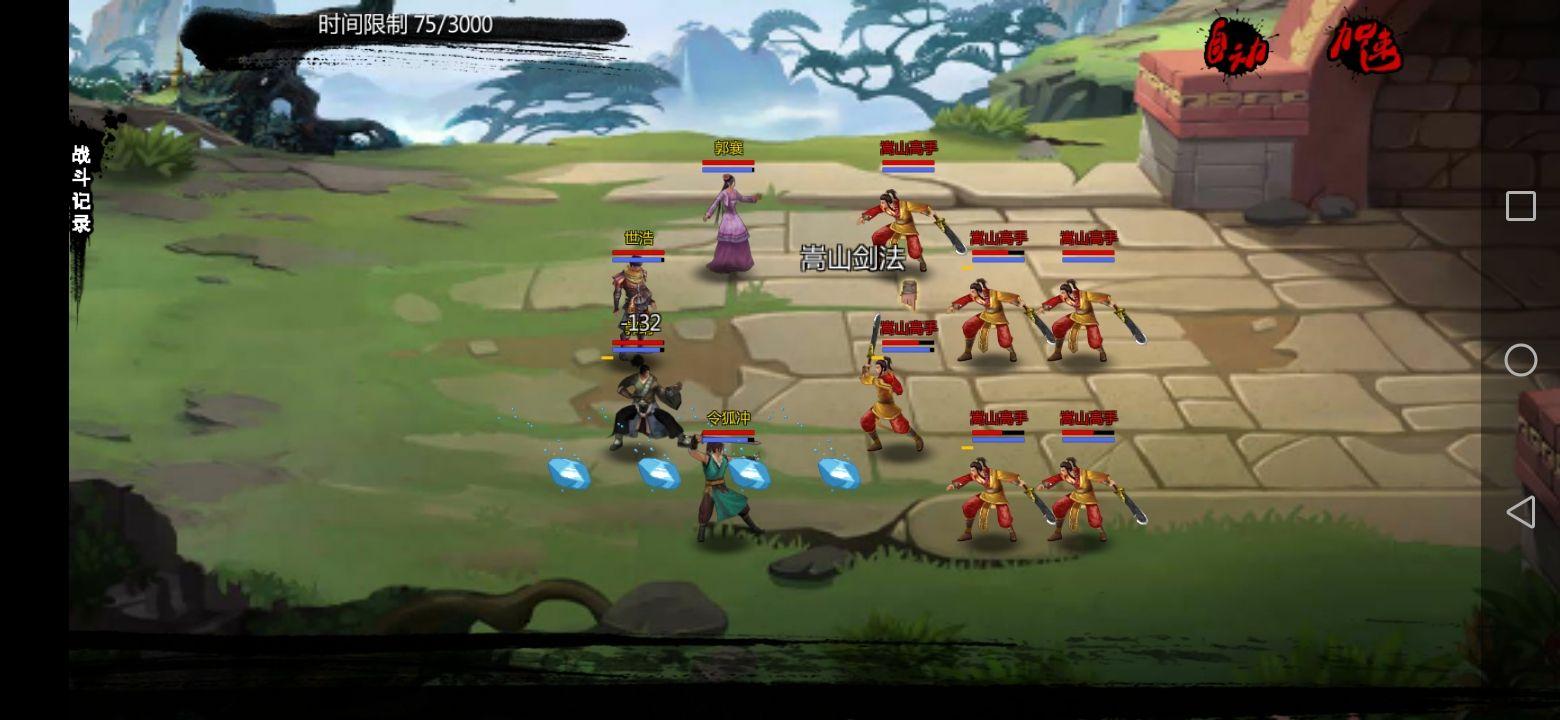Viewport: 1560px width, 720px height.
Task: Tap the Android triangle back button
Action: 1520,512
